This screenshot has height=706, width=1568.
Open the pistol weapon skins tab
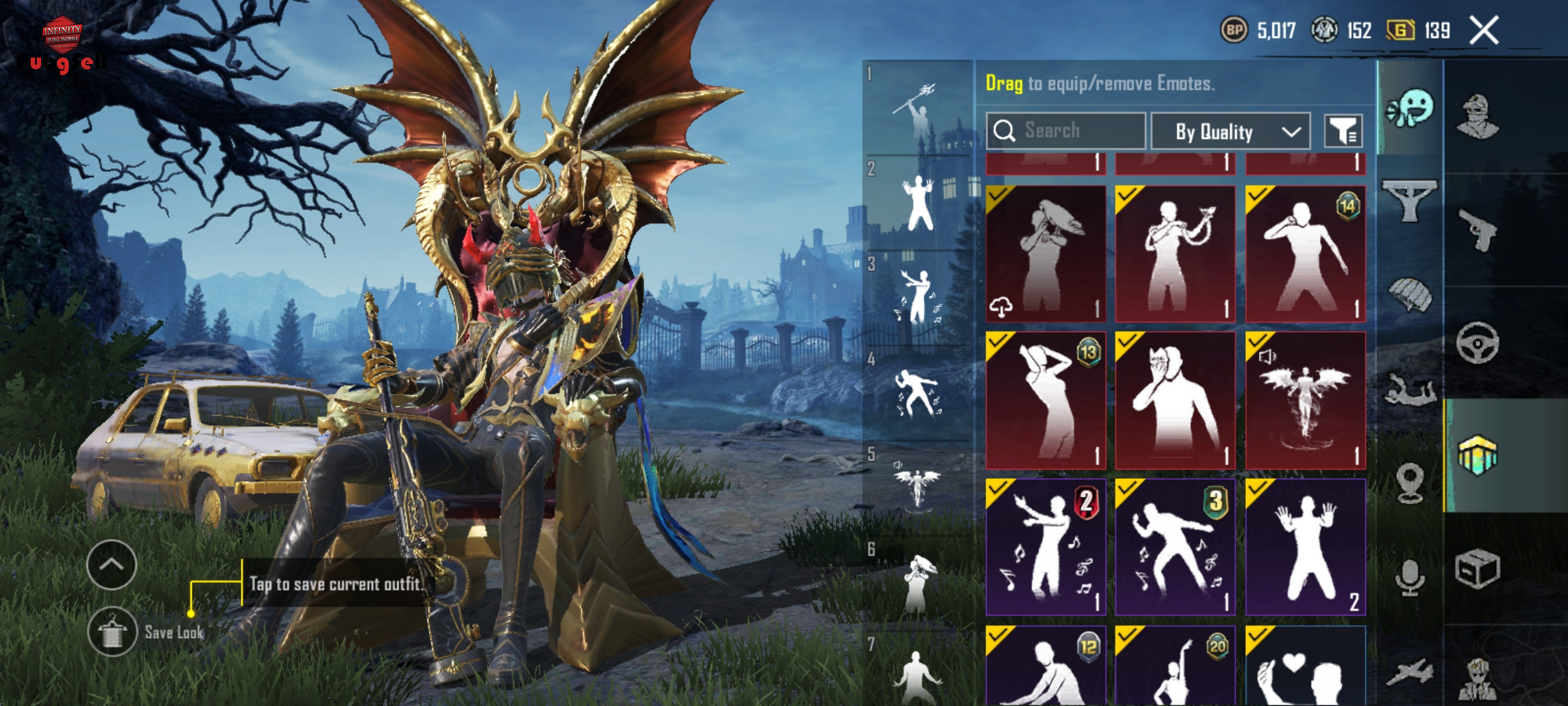pos(1478,229)
